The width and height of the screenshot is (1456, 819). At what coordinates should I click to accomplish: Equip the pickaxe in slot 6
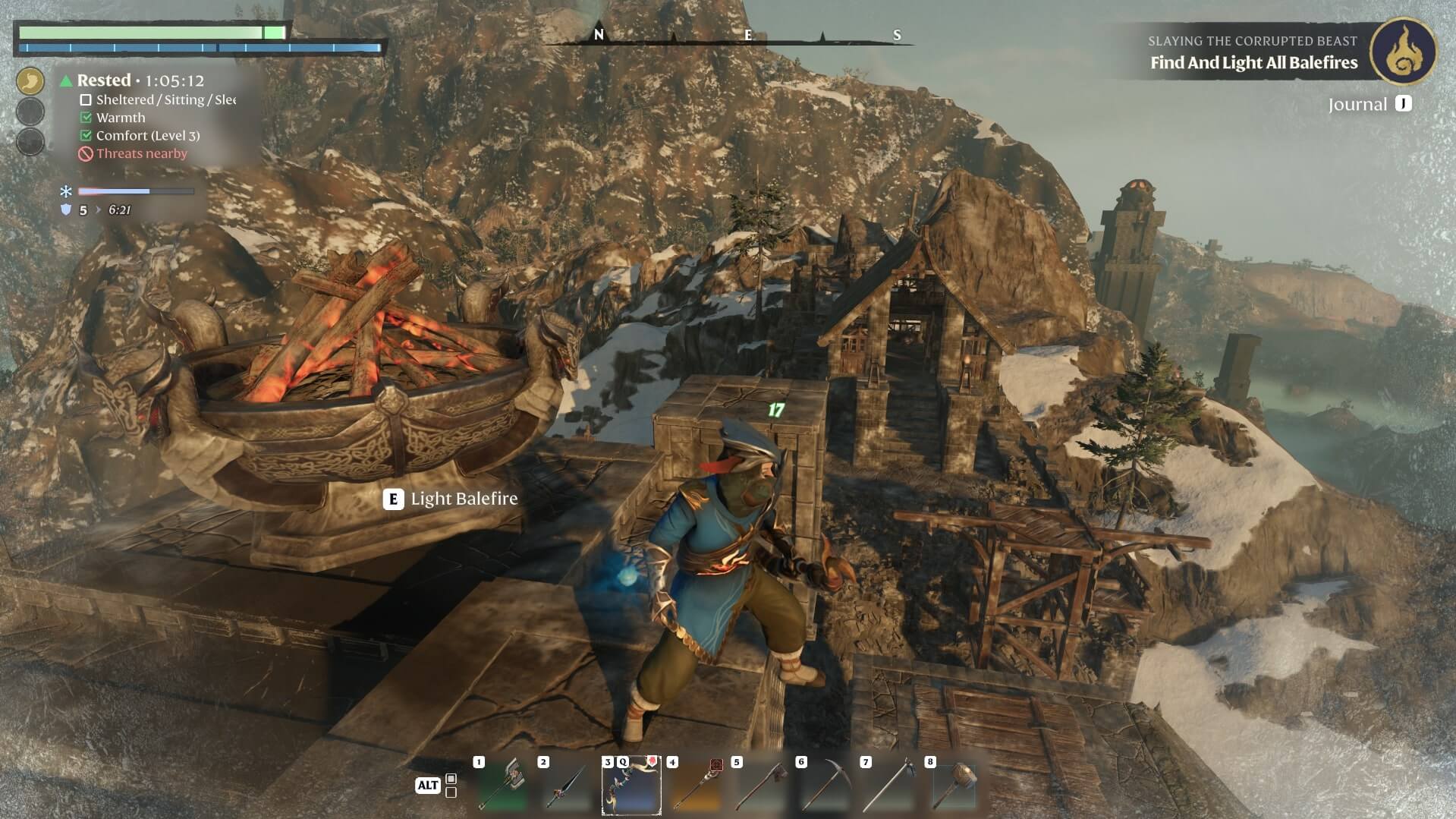[825, 786]
